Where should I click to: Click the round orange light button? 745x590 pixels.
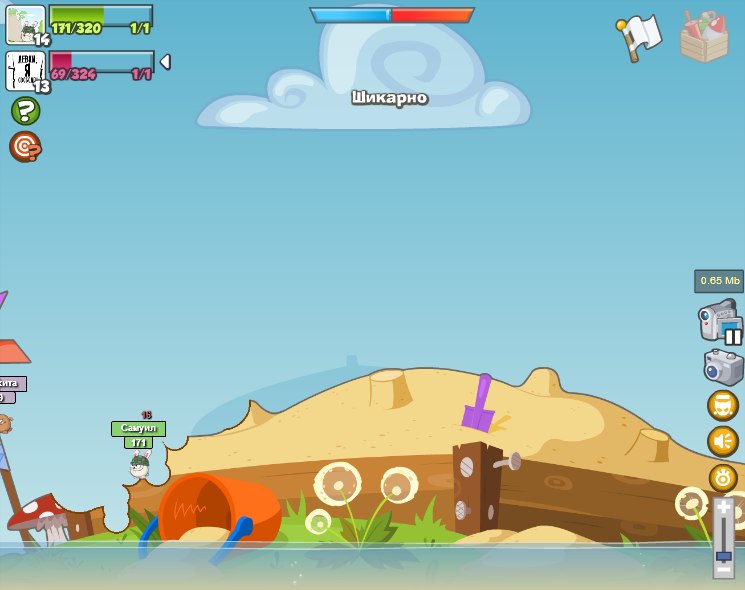(x=723, y=477)
